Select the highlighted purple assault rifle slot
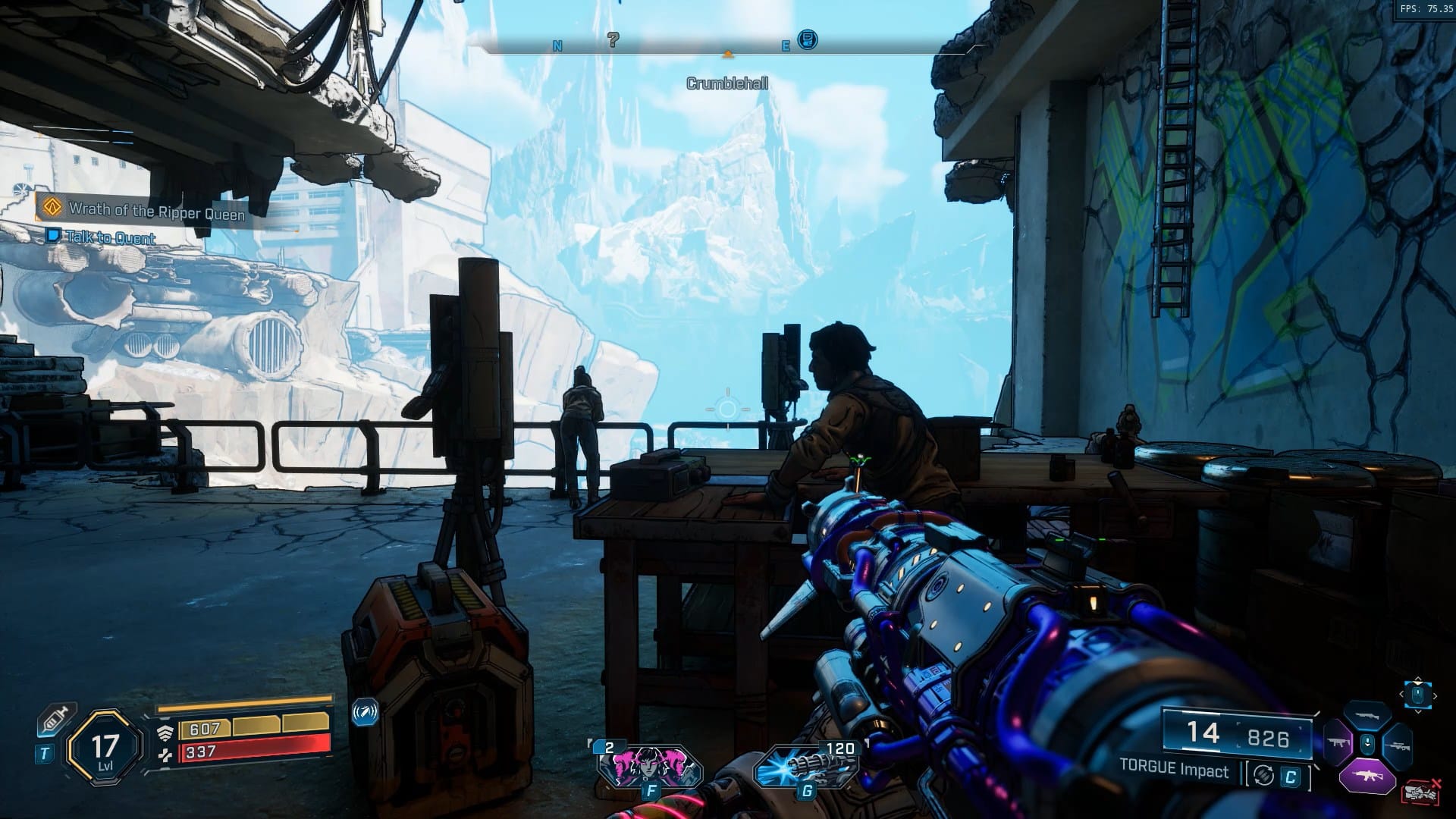The height and width of the screenshot is (819, 1456). (x=1367, y=775)
